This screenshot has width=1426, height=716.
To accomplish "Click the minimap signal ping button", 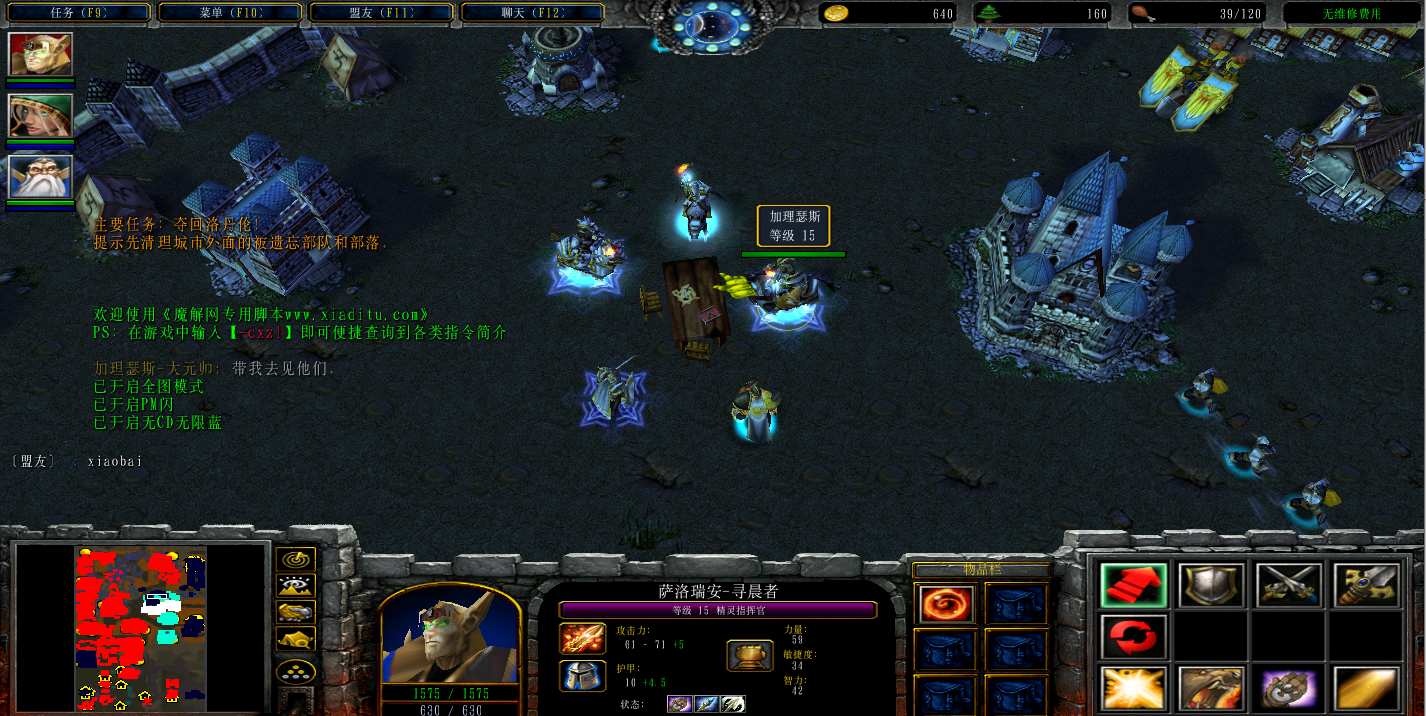I will [296, 560].
